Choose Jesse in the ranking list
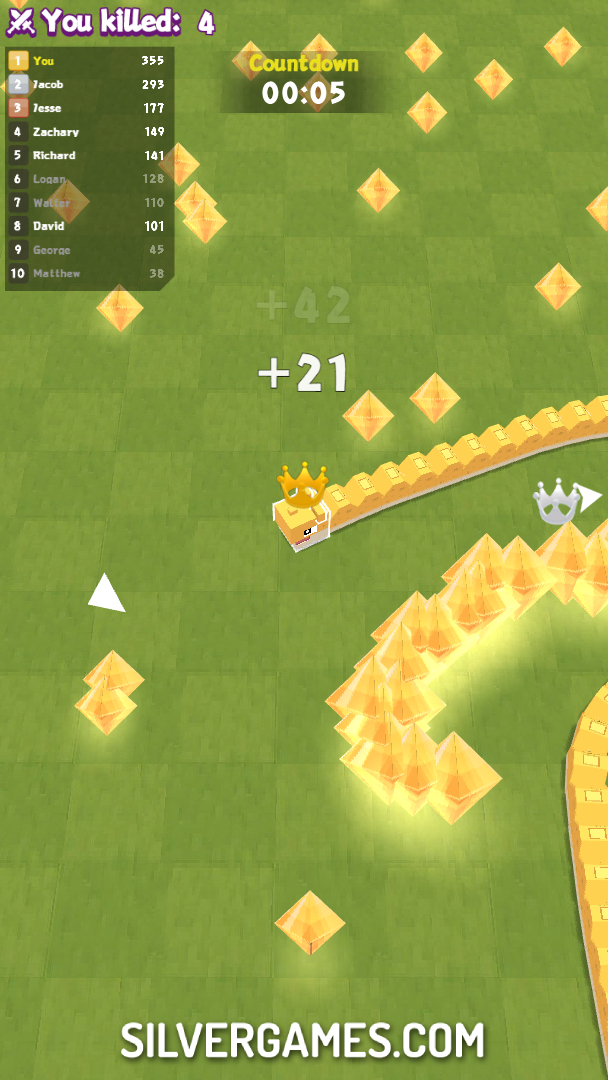The width and height of the screenshot is (608, 1080). coord(88,108)
